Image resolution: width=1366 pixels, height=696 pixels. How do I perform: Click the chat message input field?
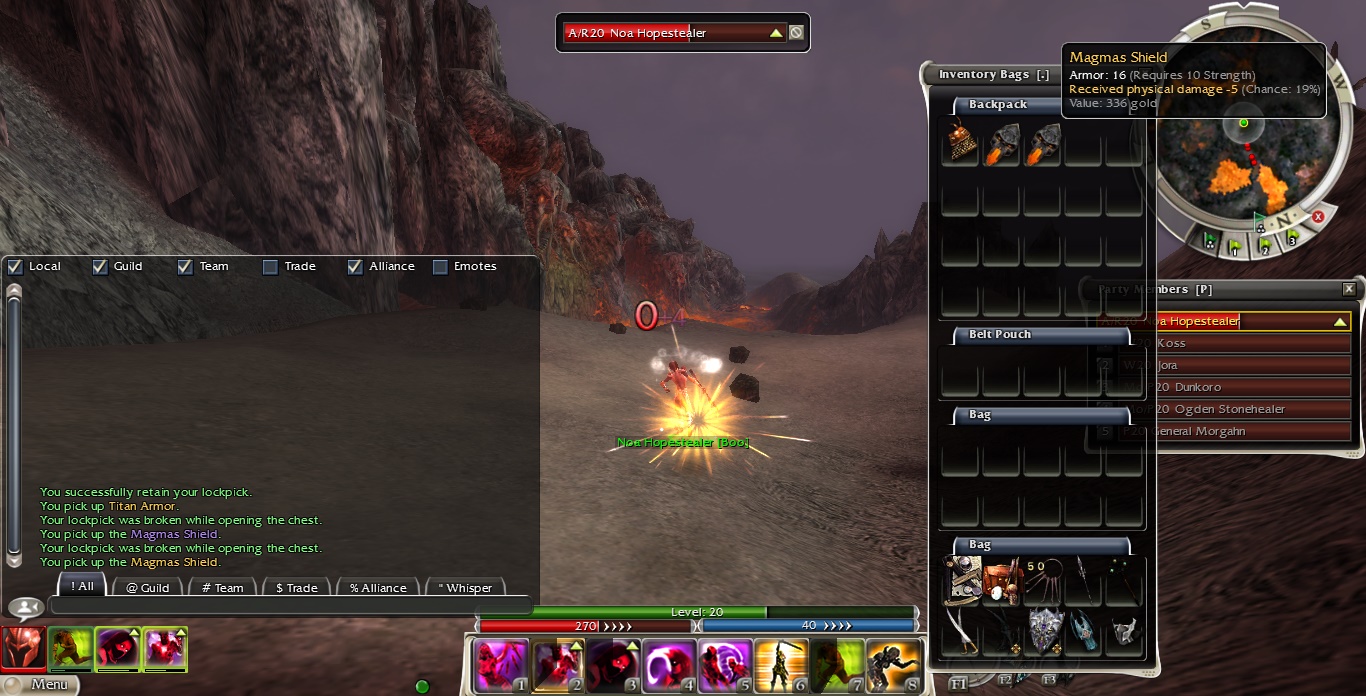[x=290, y=605]
